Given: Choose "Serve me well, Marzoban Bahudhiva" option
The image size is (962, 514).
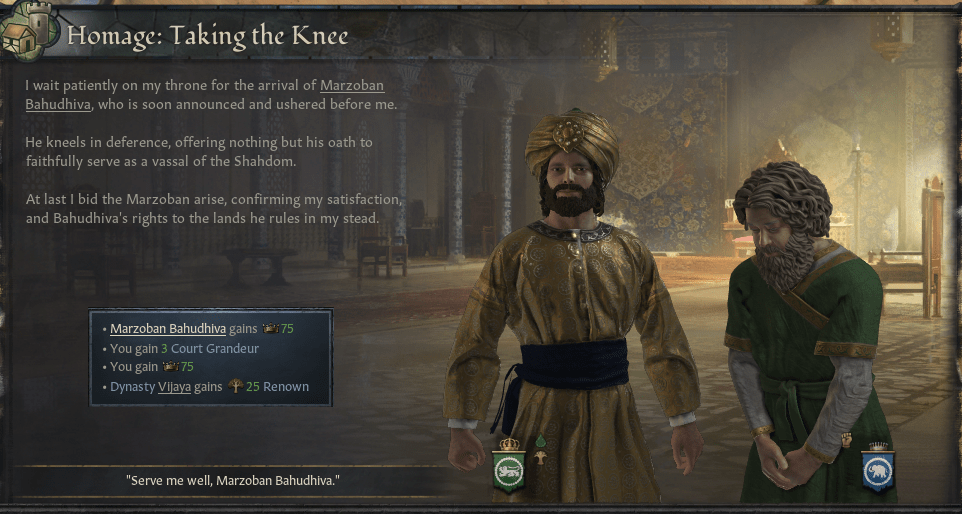Looking at the screenshot, I should click(x=233, y=481).
